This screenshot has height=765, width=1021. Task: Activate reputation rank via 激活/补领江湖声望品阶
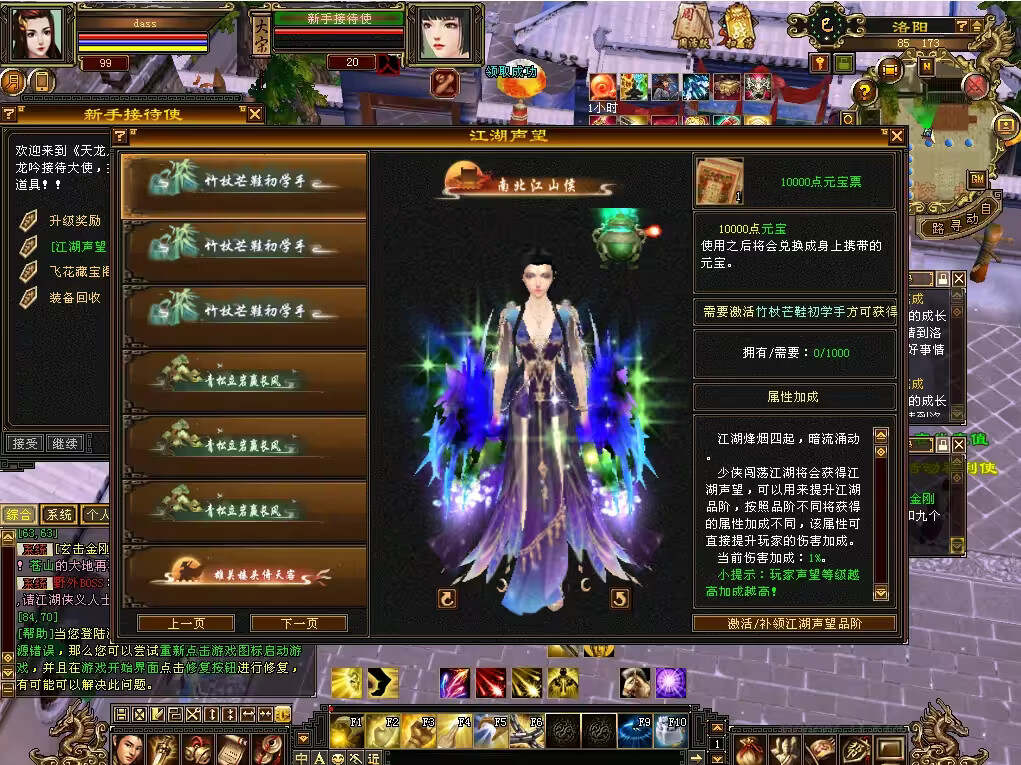tap(793, 623)
